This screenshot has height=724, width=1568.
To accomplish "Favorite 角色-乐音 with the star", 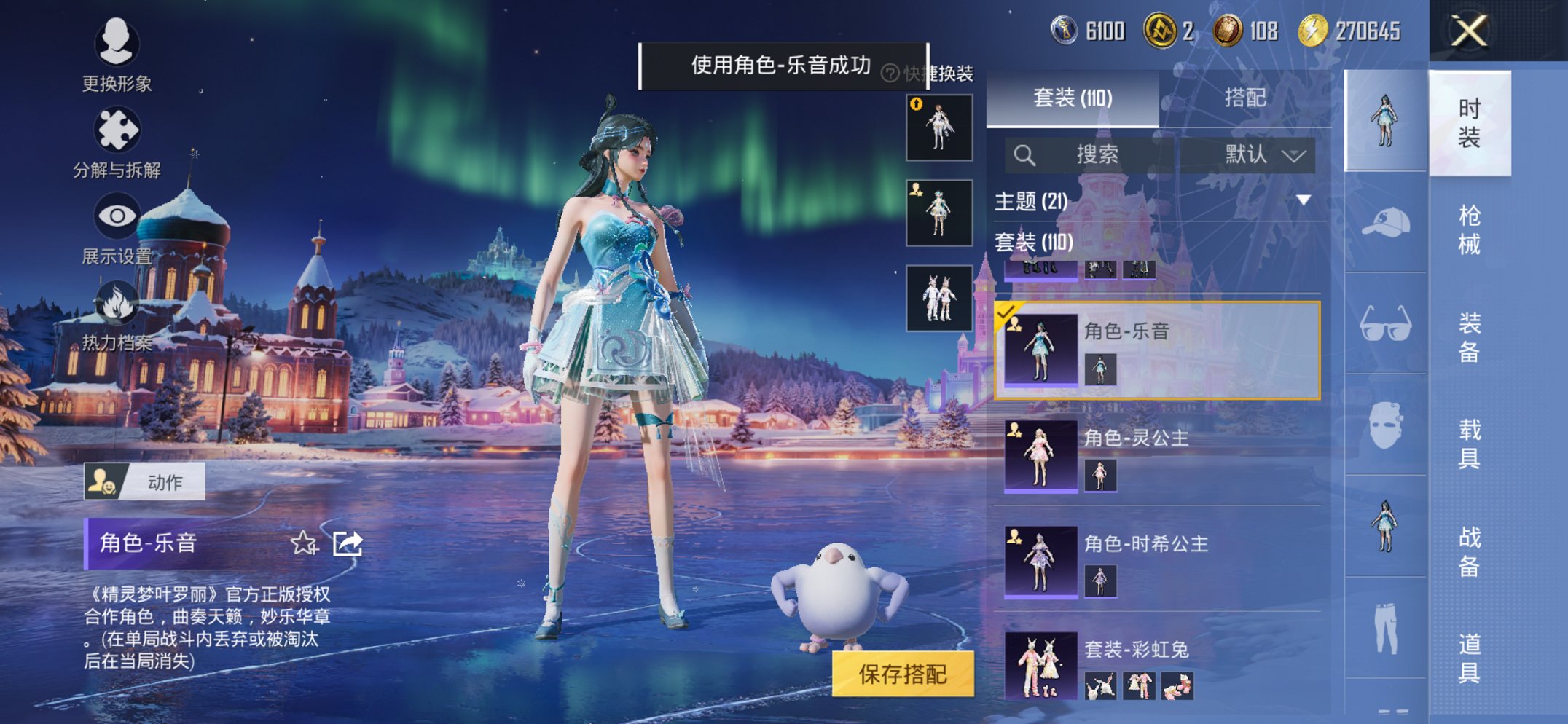I will pos(305,543).
